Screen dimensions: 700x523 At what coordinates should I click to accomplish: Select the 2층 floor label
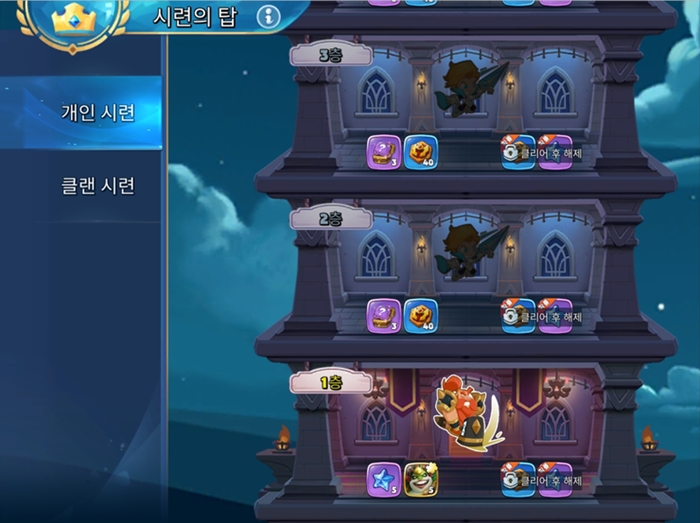click(x=329, y=218)
